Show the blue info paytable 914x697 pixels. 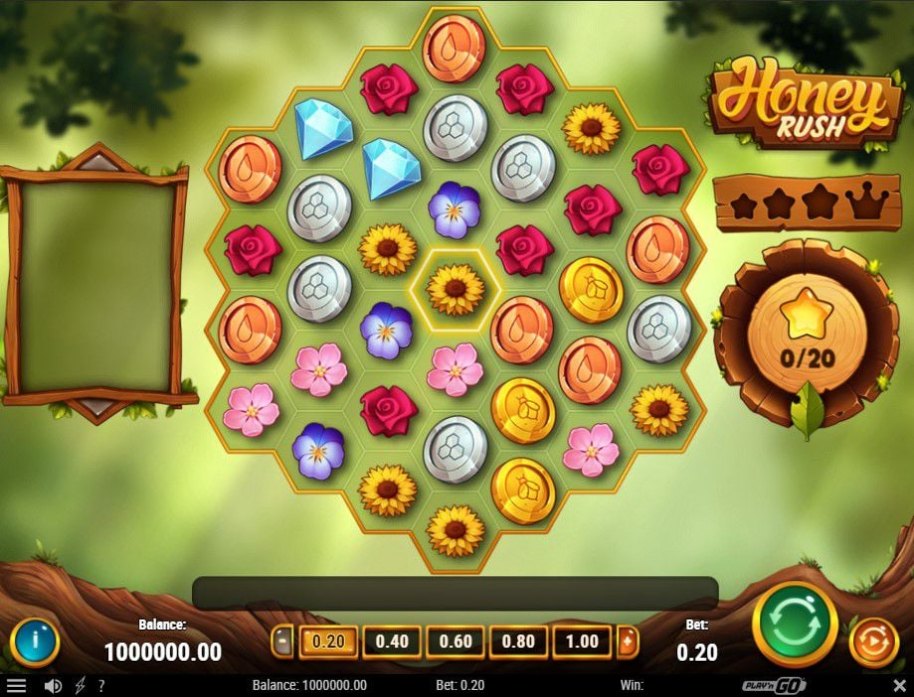(x=35, y=643)
